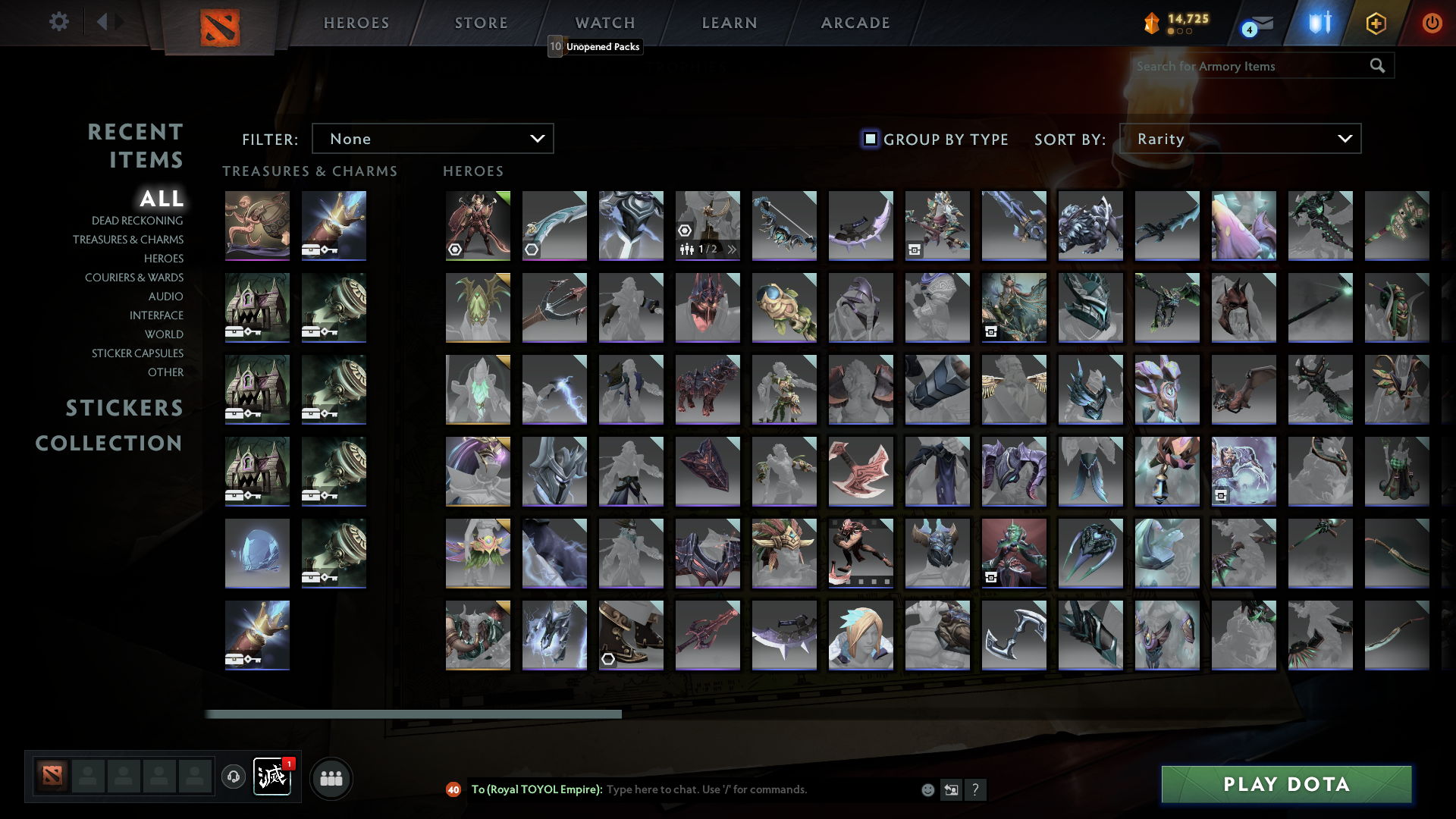Open the emoticon picker in chat bar
Image resolution: width=1456 pixels, height=819 pixels.
point(927,789)
